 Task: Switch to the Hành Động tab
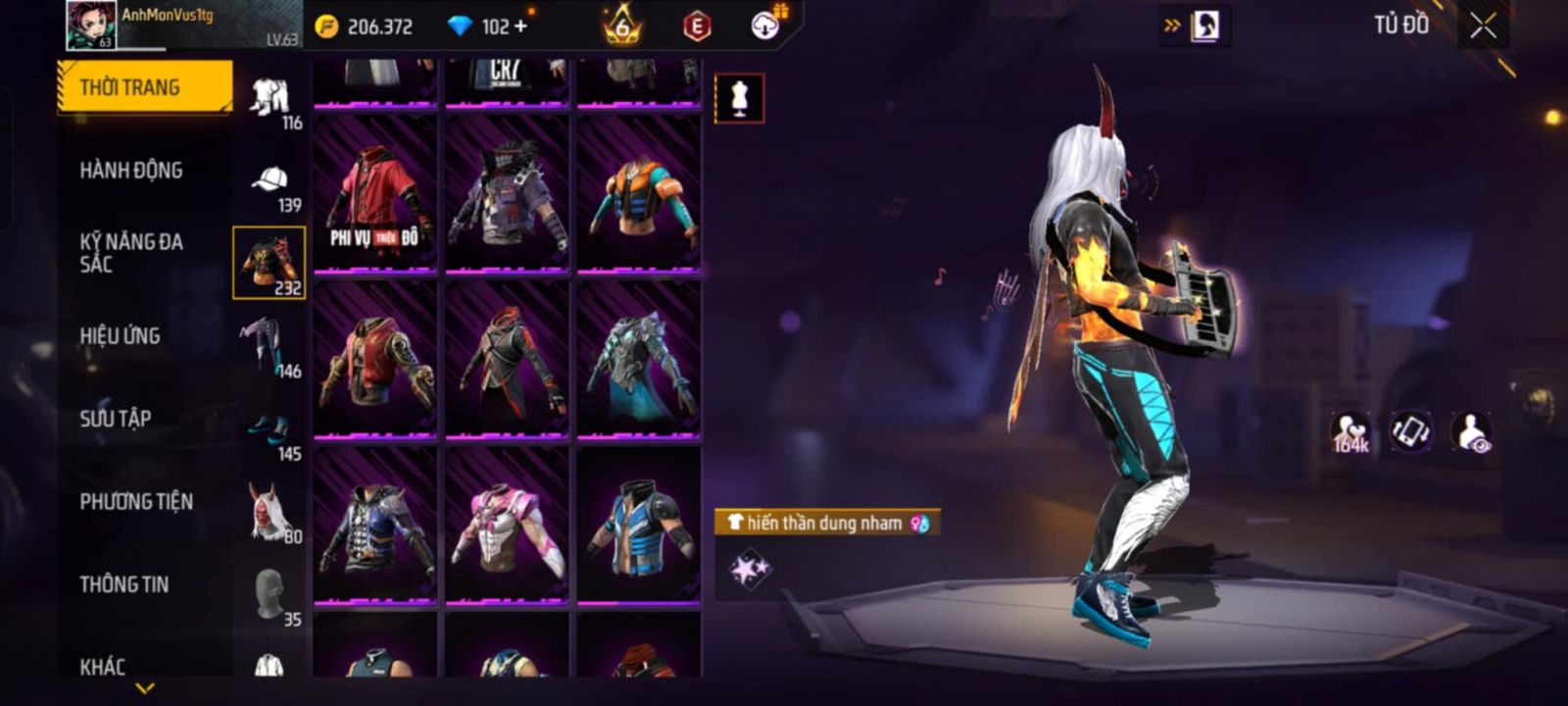131,171
